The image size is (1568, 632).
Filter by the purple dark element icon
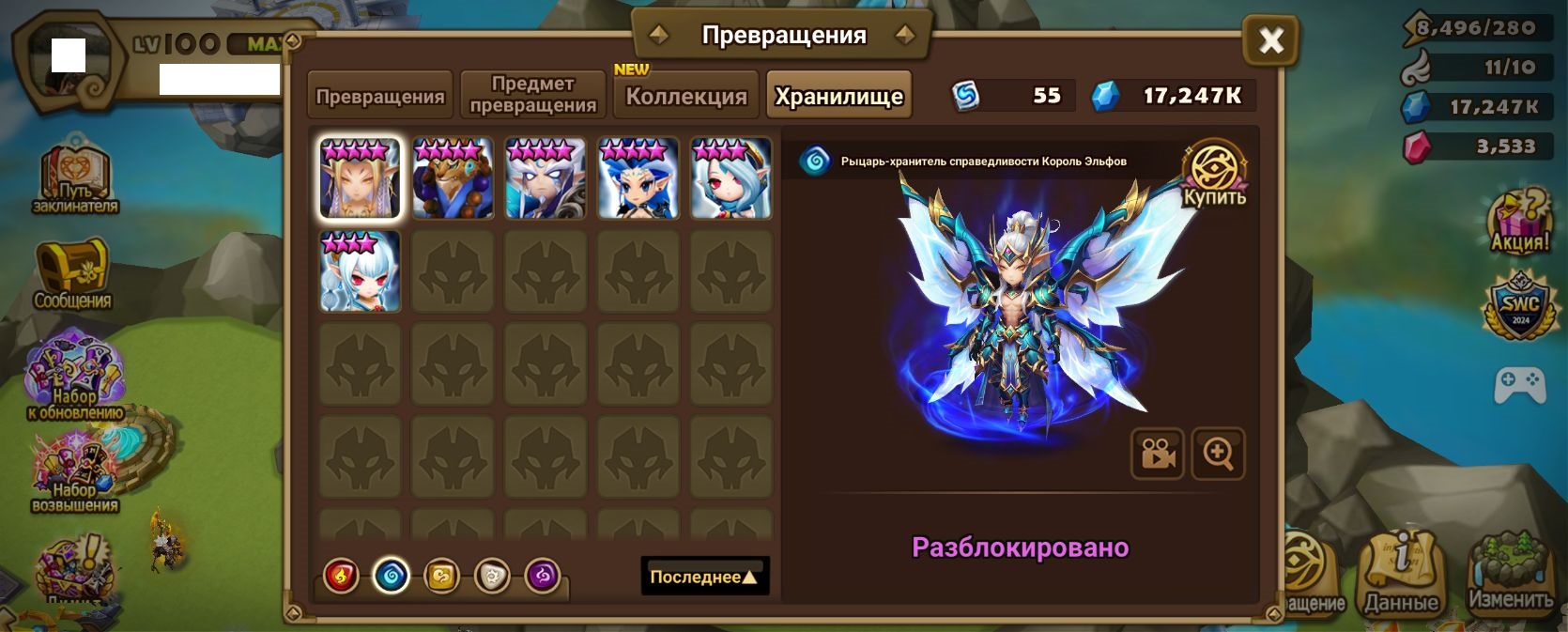click(x=543, y=576)
